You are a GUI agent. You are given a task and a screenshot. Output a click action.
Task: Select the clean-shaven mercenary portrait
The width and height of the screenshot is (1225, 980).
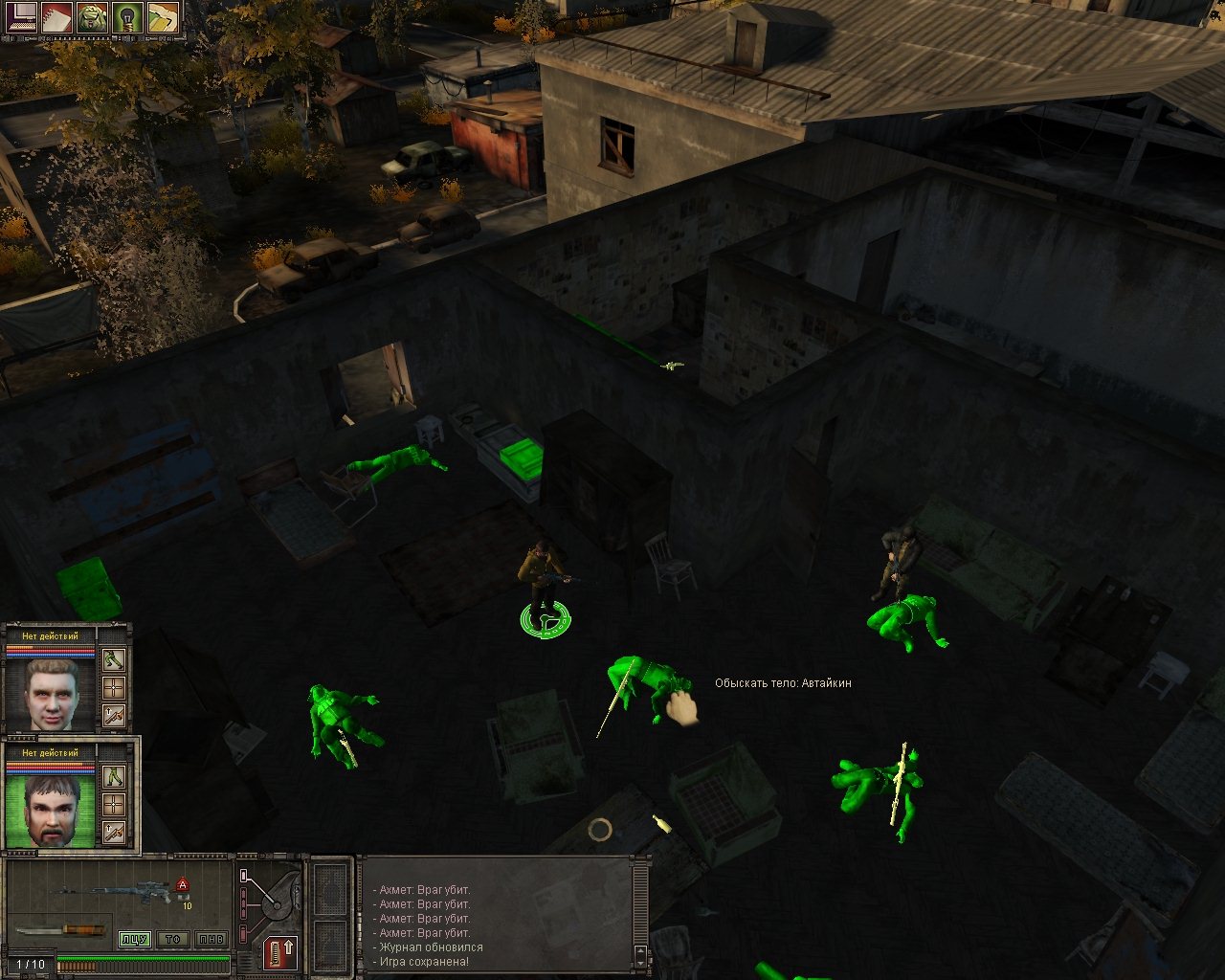(x=50, y=693)
